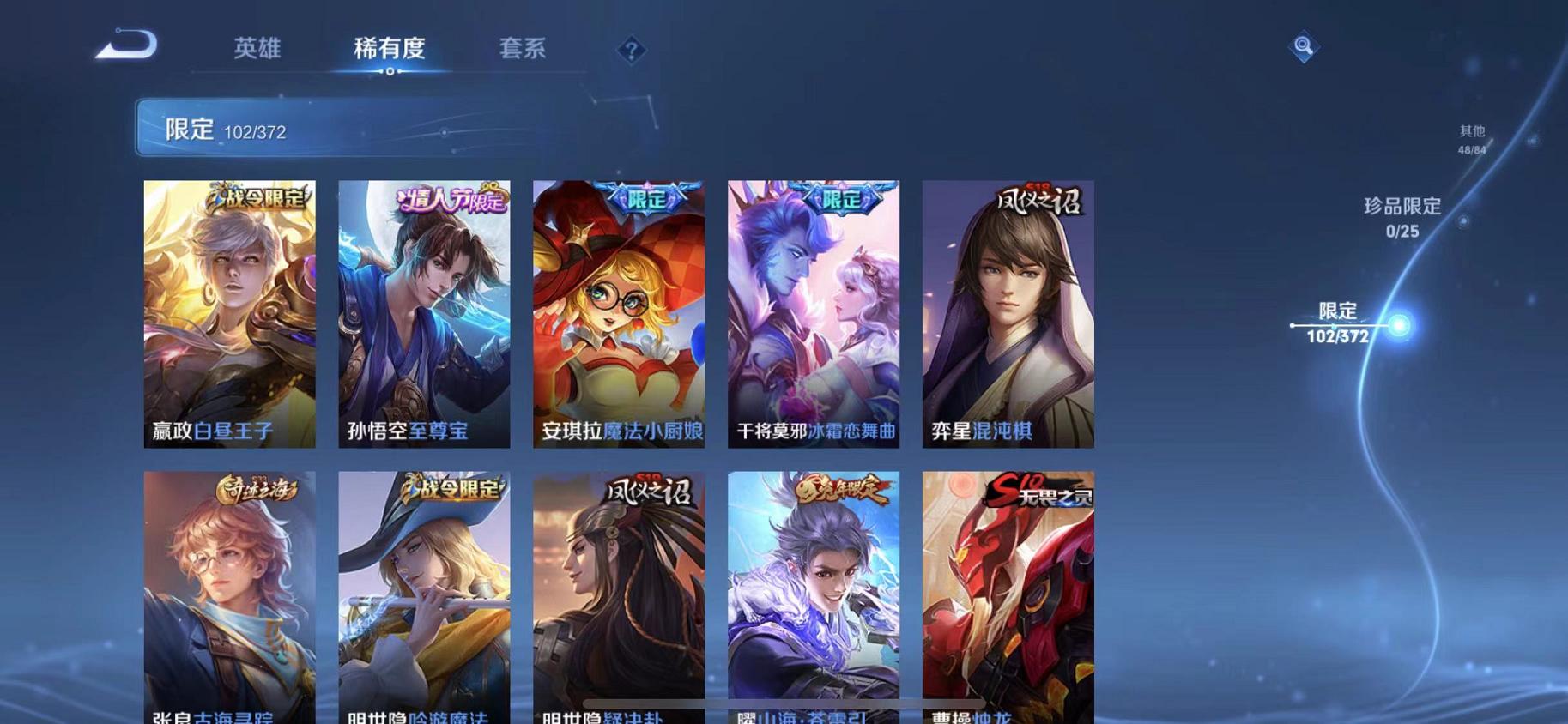The image size is (1568, 724).
Task: Click the 限定 102/372 header bar
Action: click(x=360, y=129)
